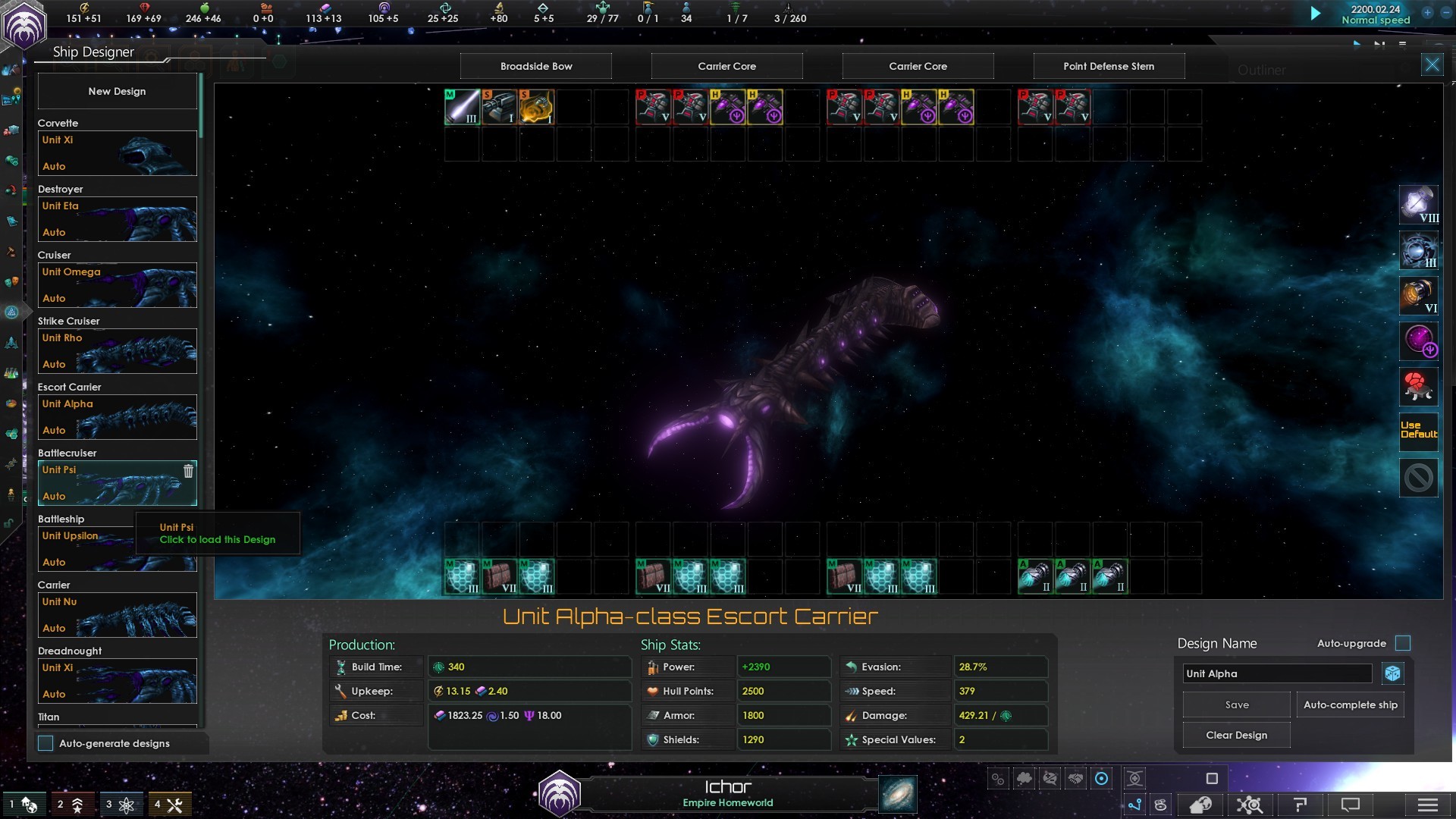This screenshot has height=819, width=1456.
Task: Close the Ship Designer window
Action: 1432,65
